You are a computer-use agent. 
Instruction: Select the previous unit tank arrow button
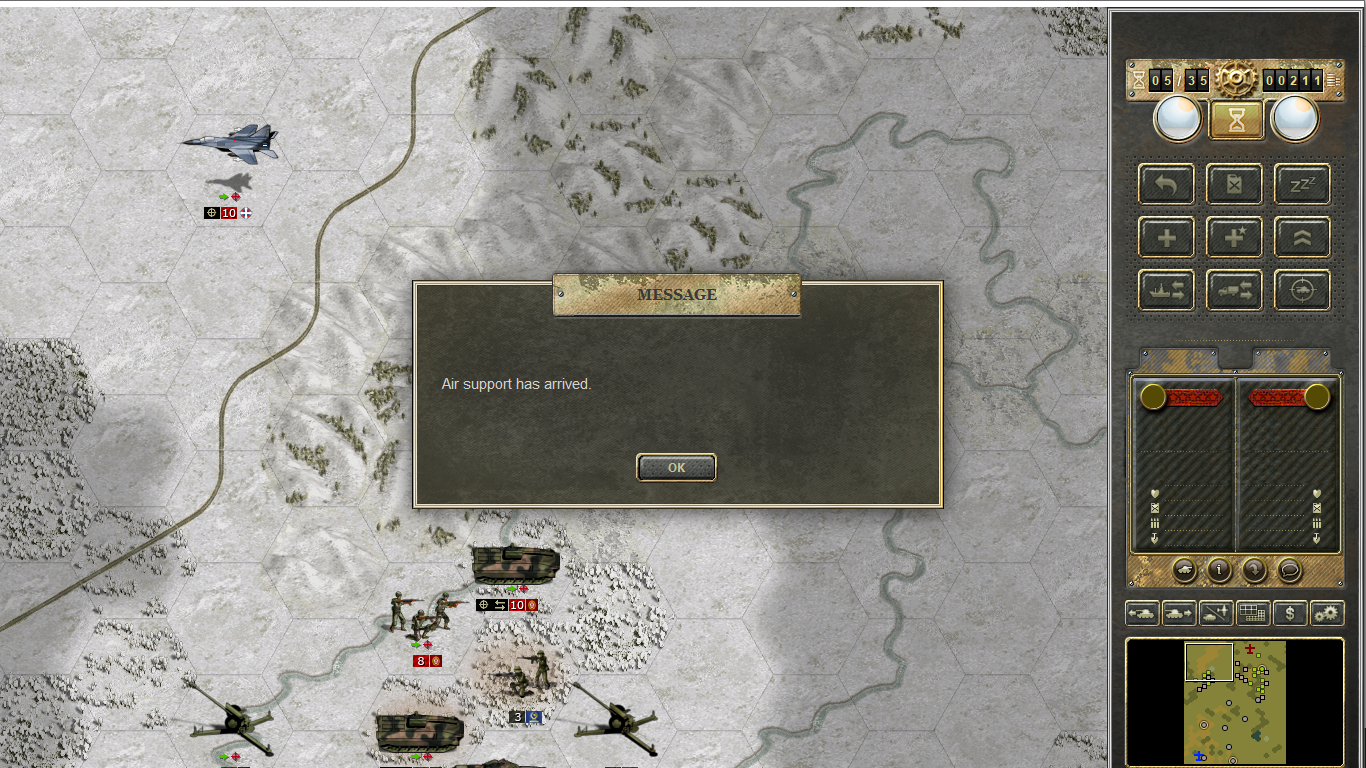click(1143, 613)
